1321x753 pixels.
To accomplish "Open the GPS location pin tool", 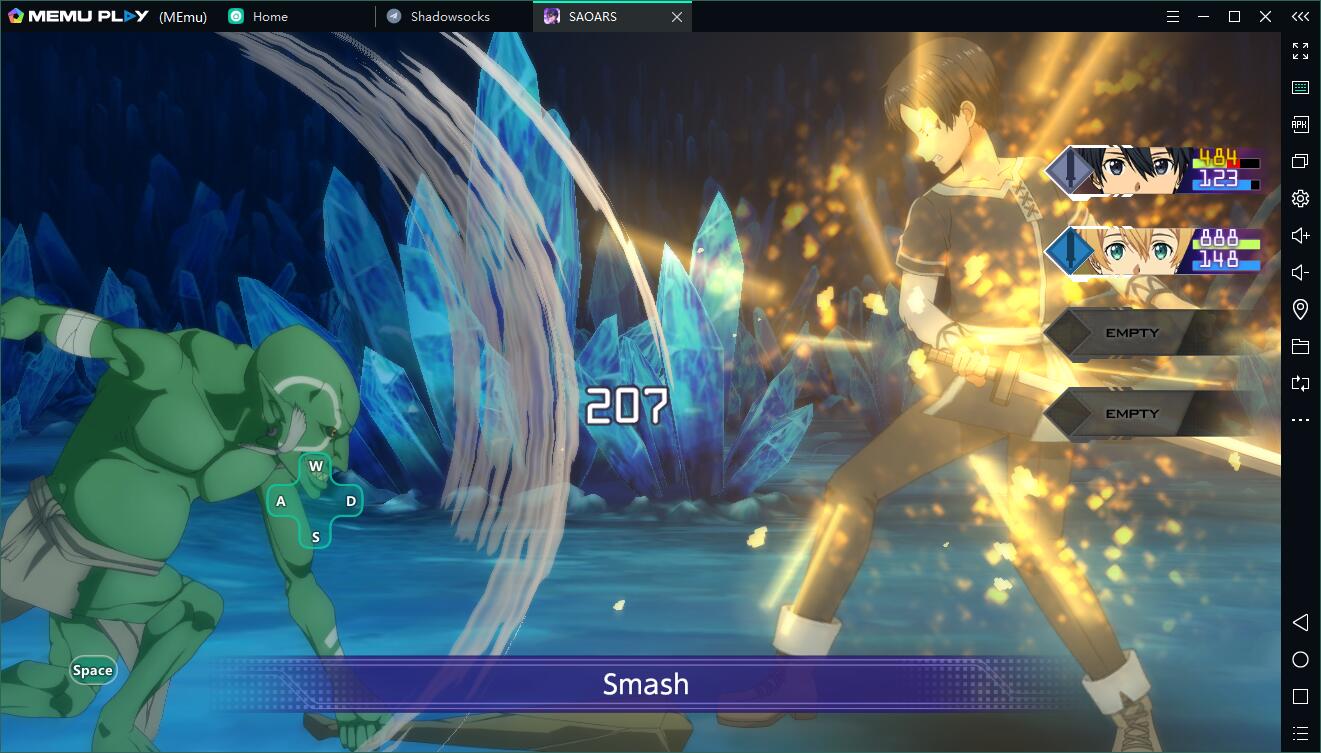I will pos(1300,309).
